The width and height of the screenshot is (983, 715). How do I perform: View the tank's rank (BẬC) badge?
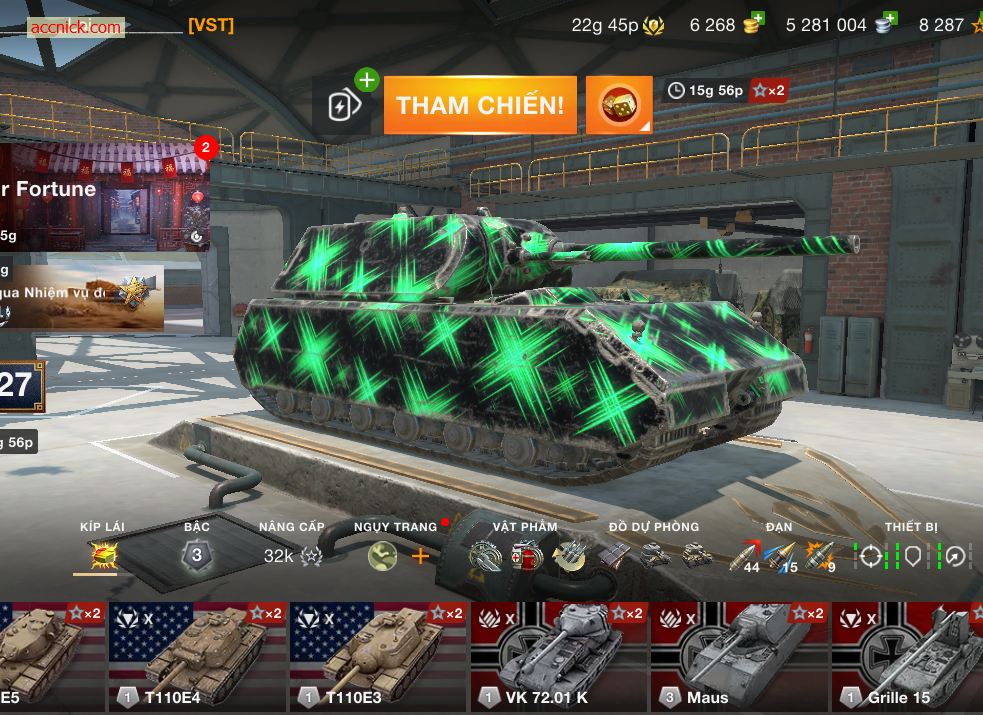click(x=197, y=555)
